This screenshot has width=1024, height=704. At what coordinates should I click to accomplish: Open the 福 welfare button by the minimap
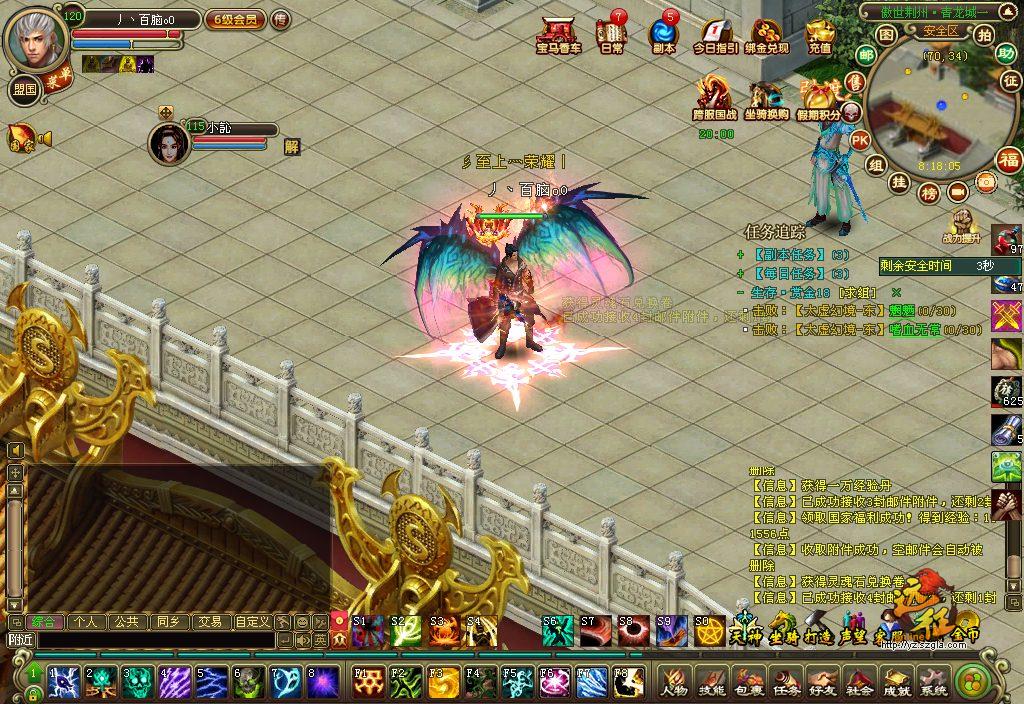[x=1008, y=159]
